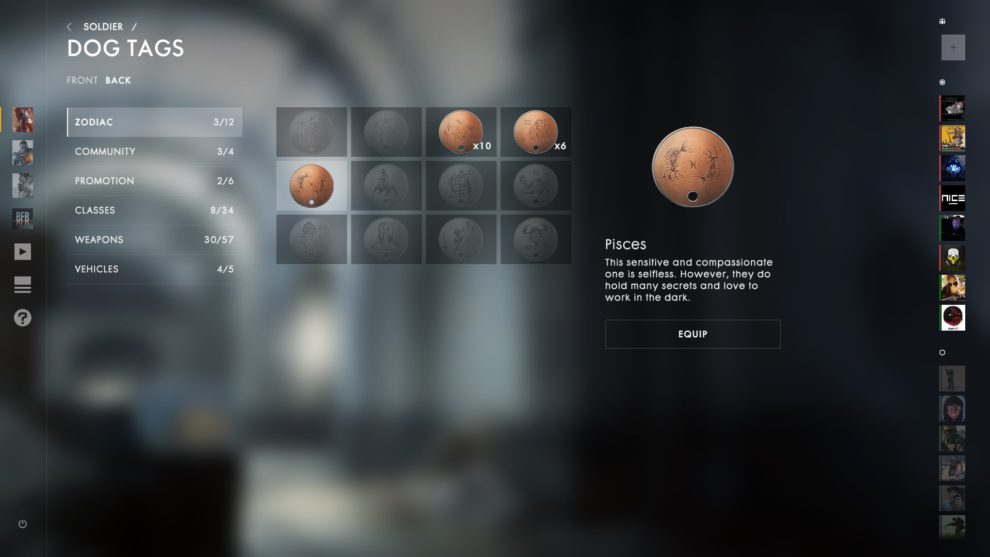990x557 pixels.
Task: Pick the copper dog tag marked x6
Action: tap(536, 132)
